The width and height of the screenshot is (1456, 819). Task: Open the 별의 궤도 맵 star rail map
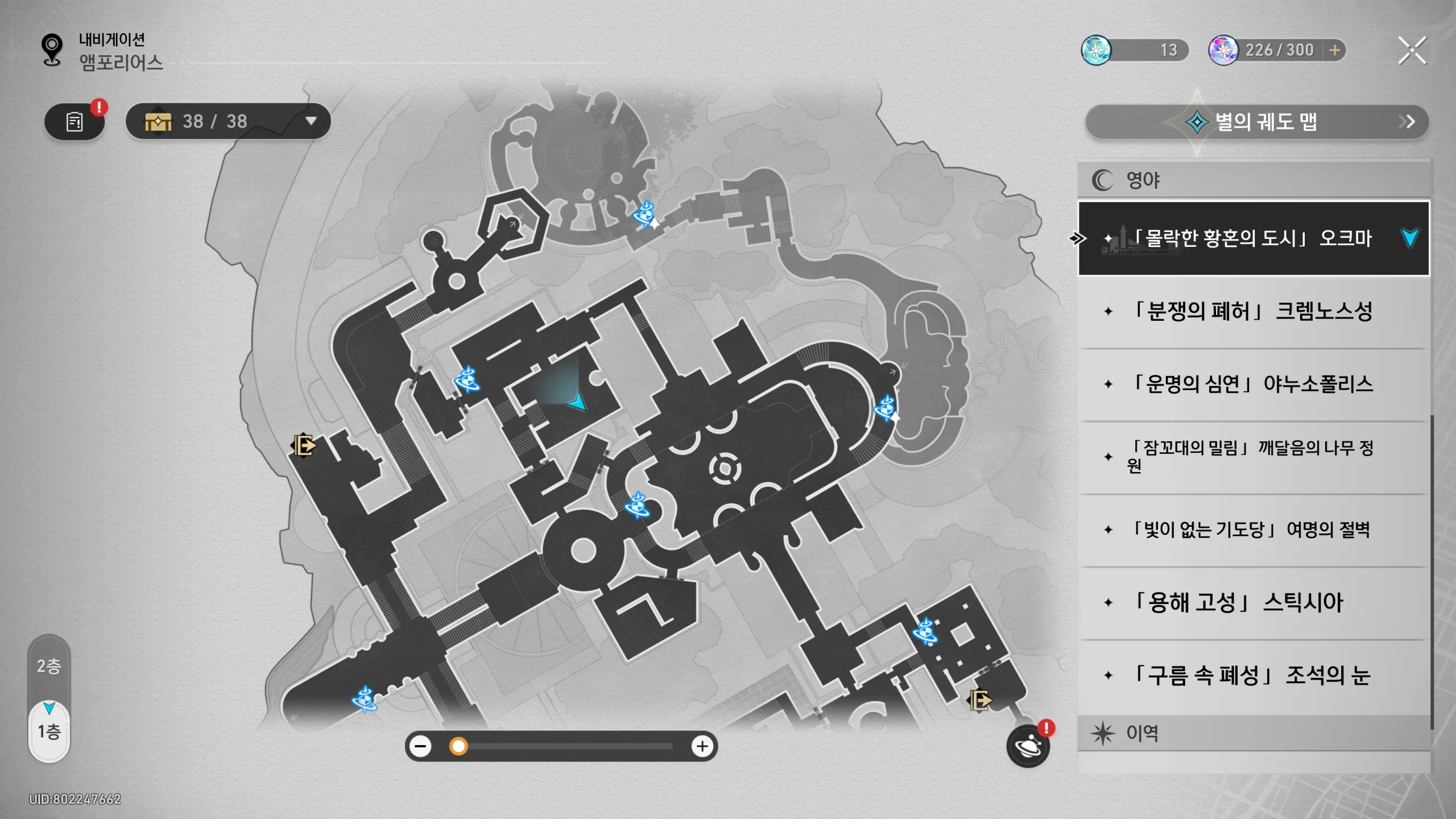(x=1256, y=122)
